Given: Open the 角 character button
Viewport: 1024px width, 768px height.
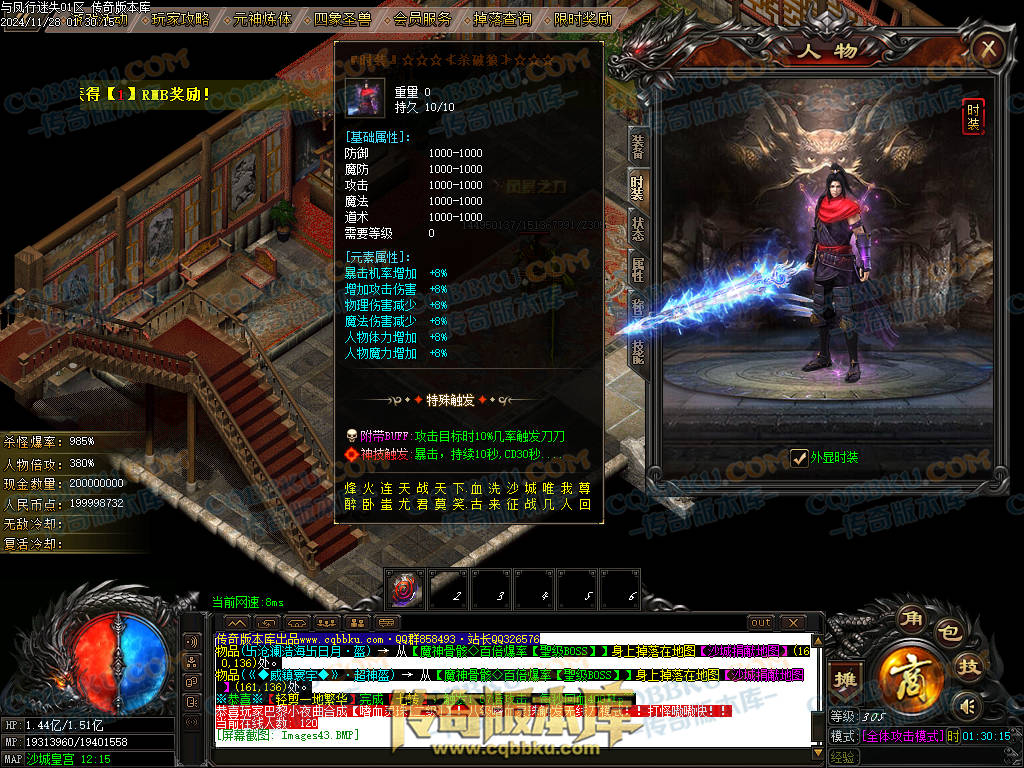Looking at the screenshot, I should point(911,615).
